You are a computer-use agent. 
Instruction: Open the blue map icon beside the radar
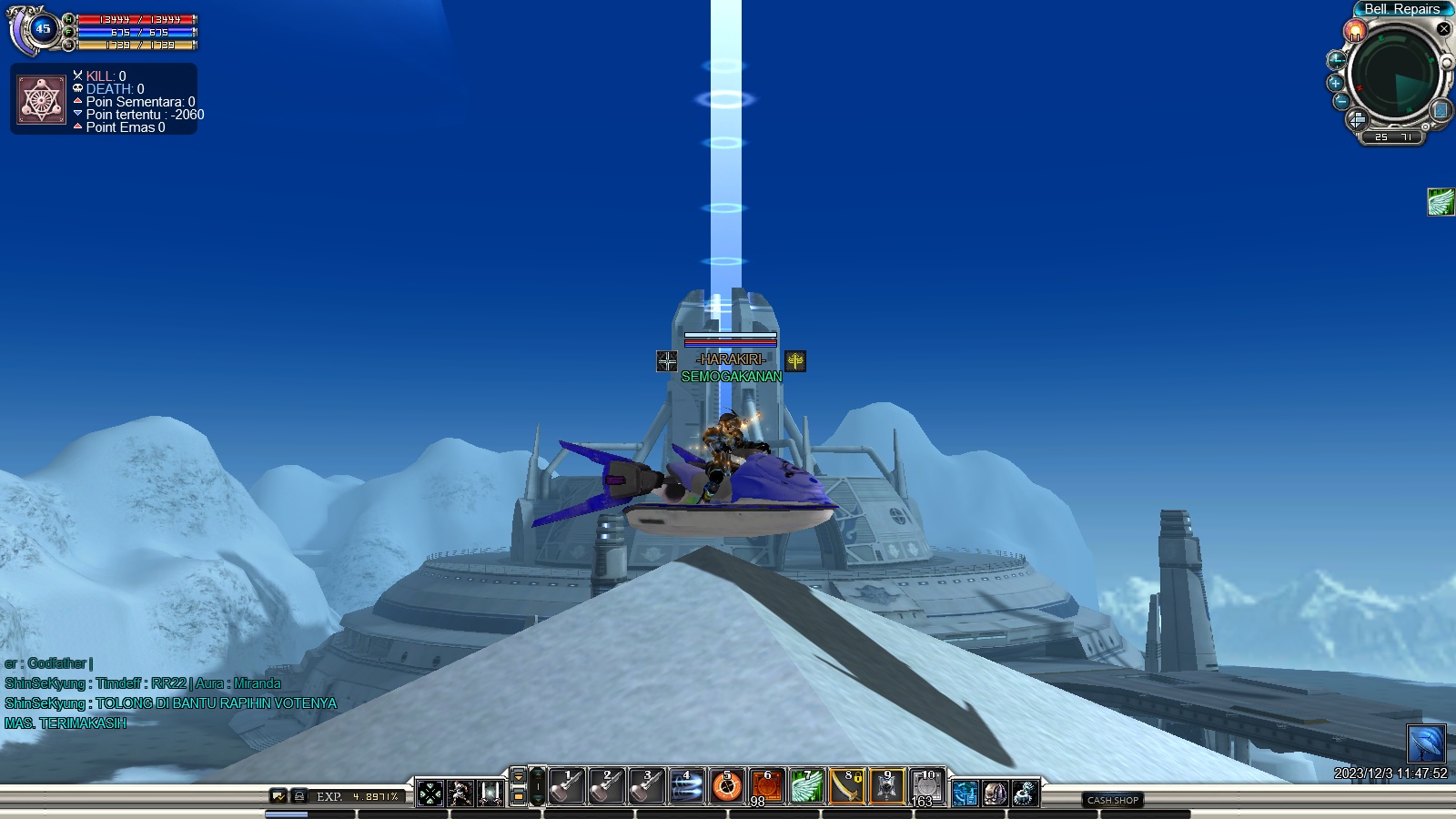coord(1440,110)
